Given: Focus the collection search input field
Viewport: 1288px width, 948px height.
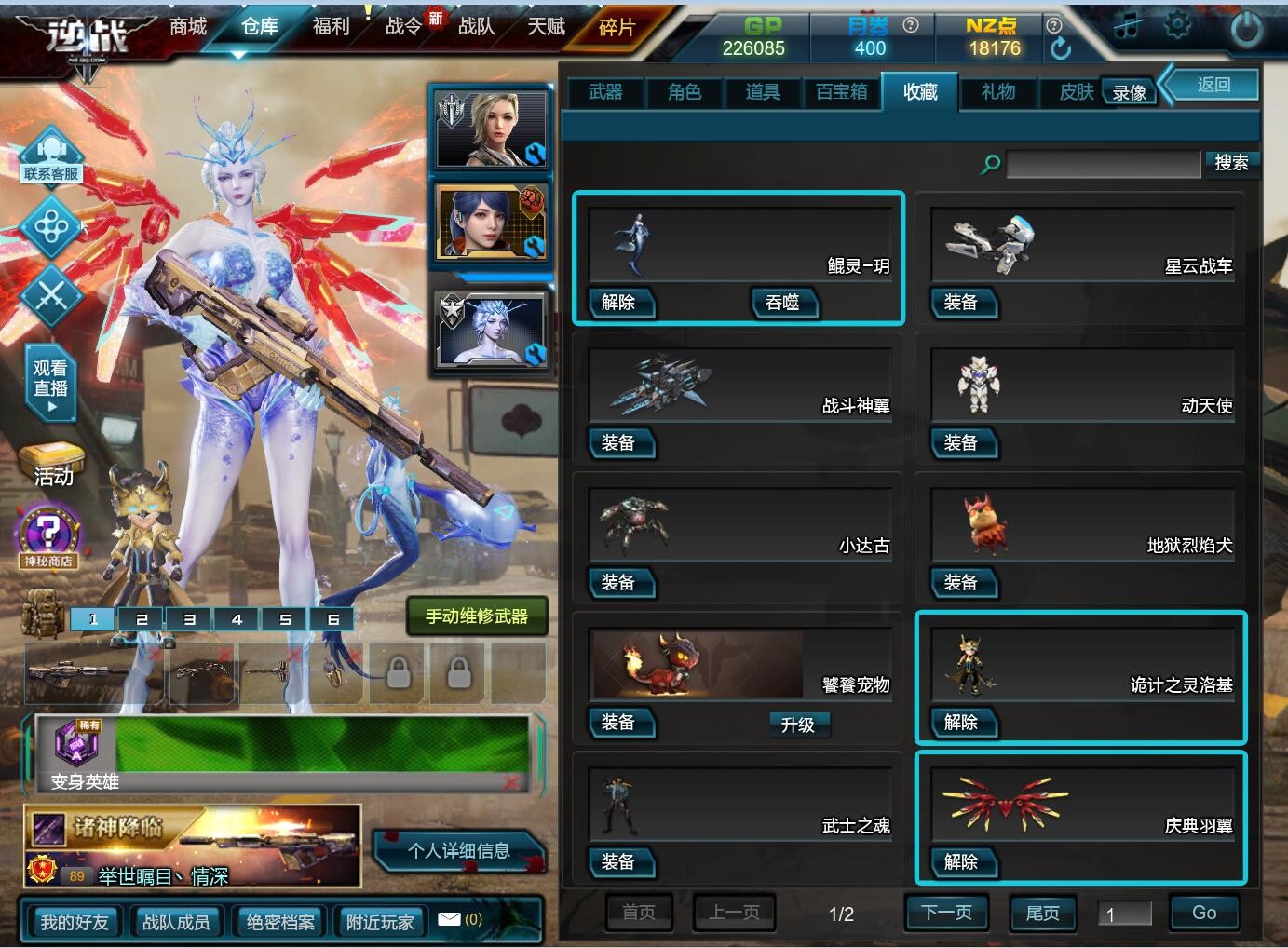Looking at the screenshot, I should [1103, 165].
